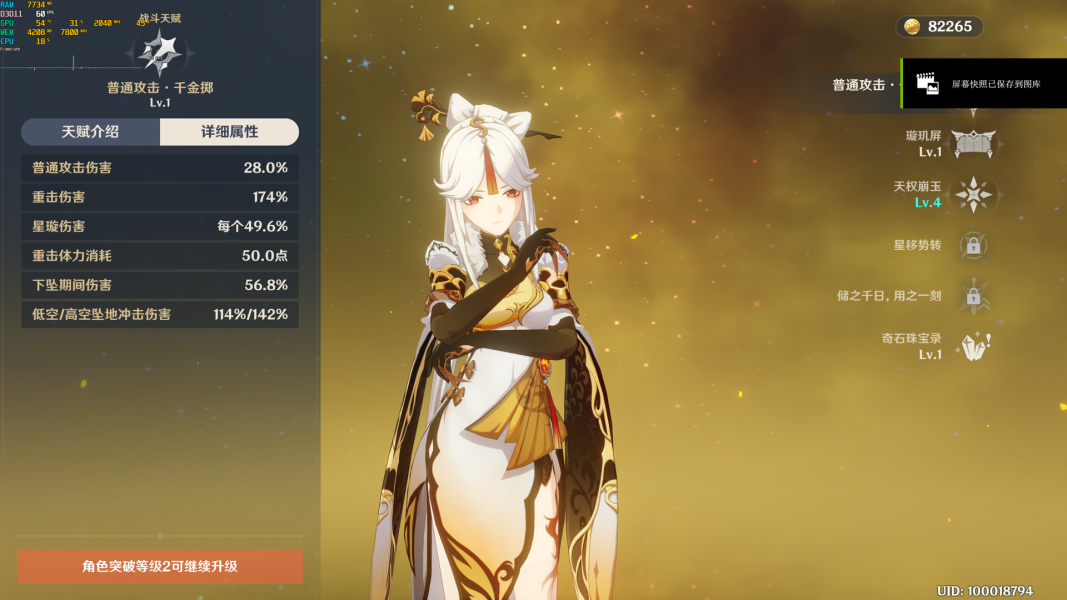
Task: Choose the locked 星移势转 talent
Action: [x=972, y=245]
